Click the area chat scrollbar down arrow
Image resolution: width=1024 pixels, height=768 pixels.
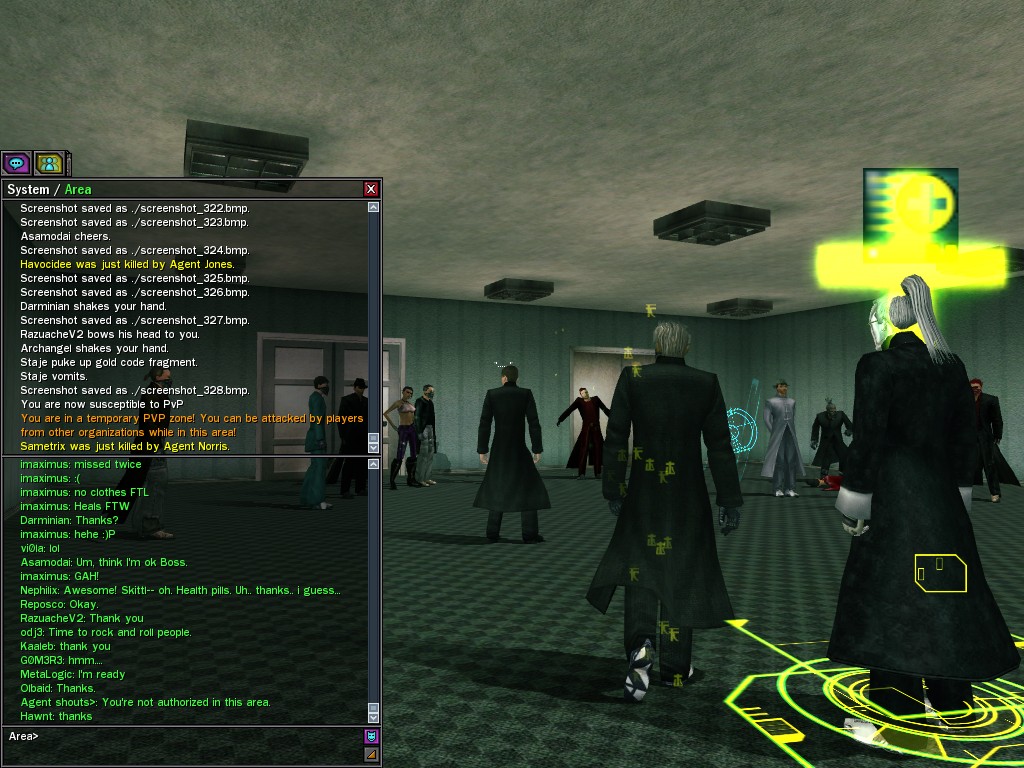374,717
